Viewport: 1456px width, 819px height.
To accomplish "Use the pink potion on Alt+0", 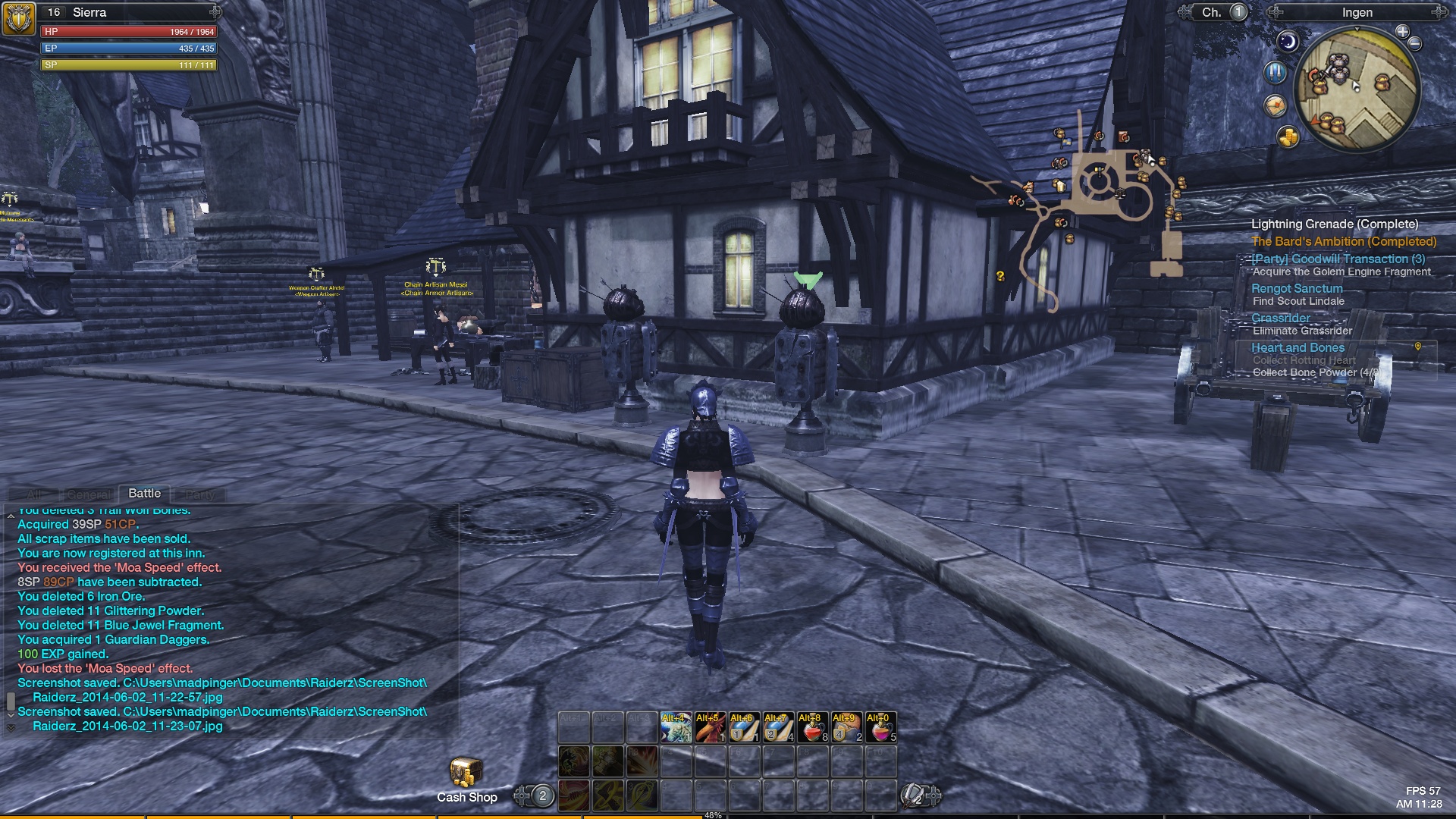I will [x=880, y=727].
